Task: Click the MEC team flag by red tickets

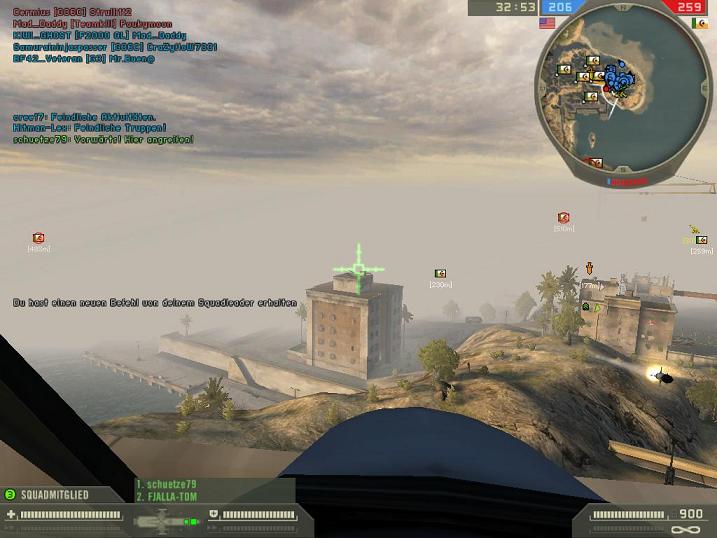Action: pos(699,22)
